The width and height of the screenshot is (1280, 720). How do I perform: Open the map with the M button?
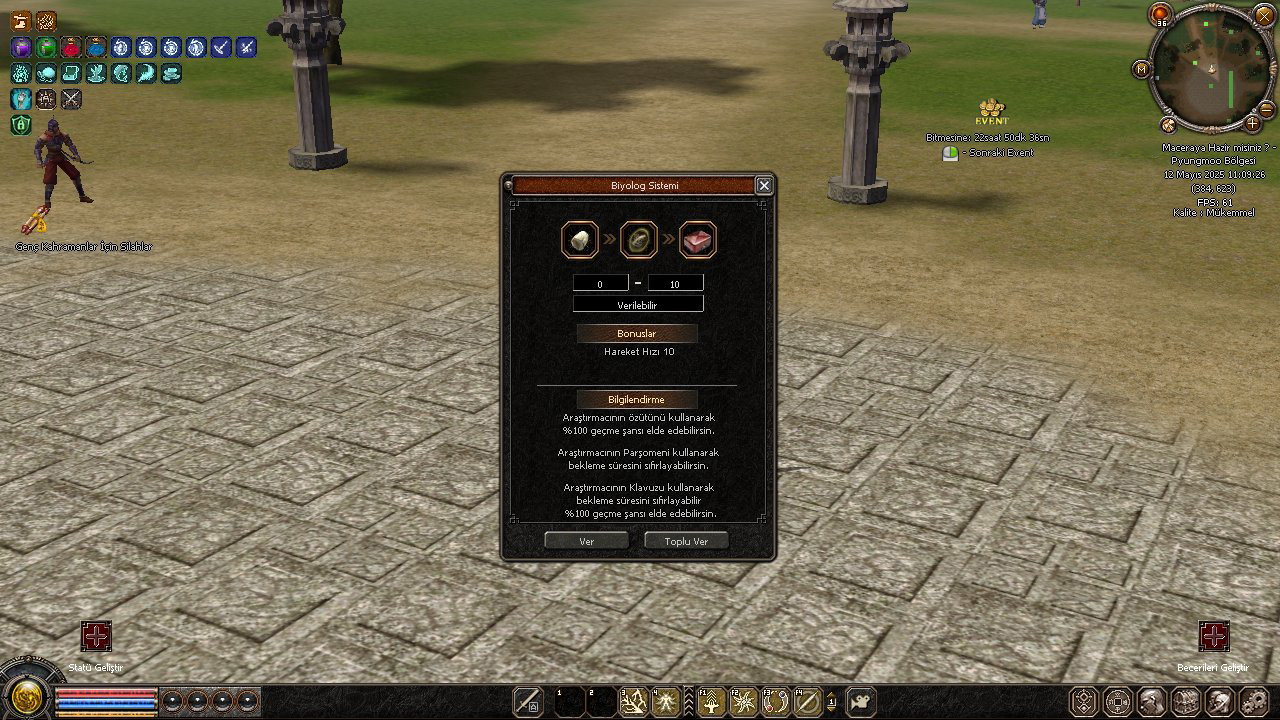pos(1141,69)
